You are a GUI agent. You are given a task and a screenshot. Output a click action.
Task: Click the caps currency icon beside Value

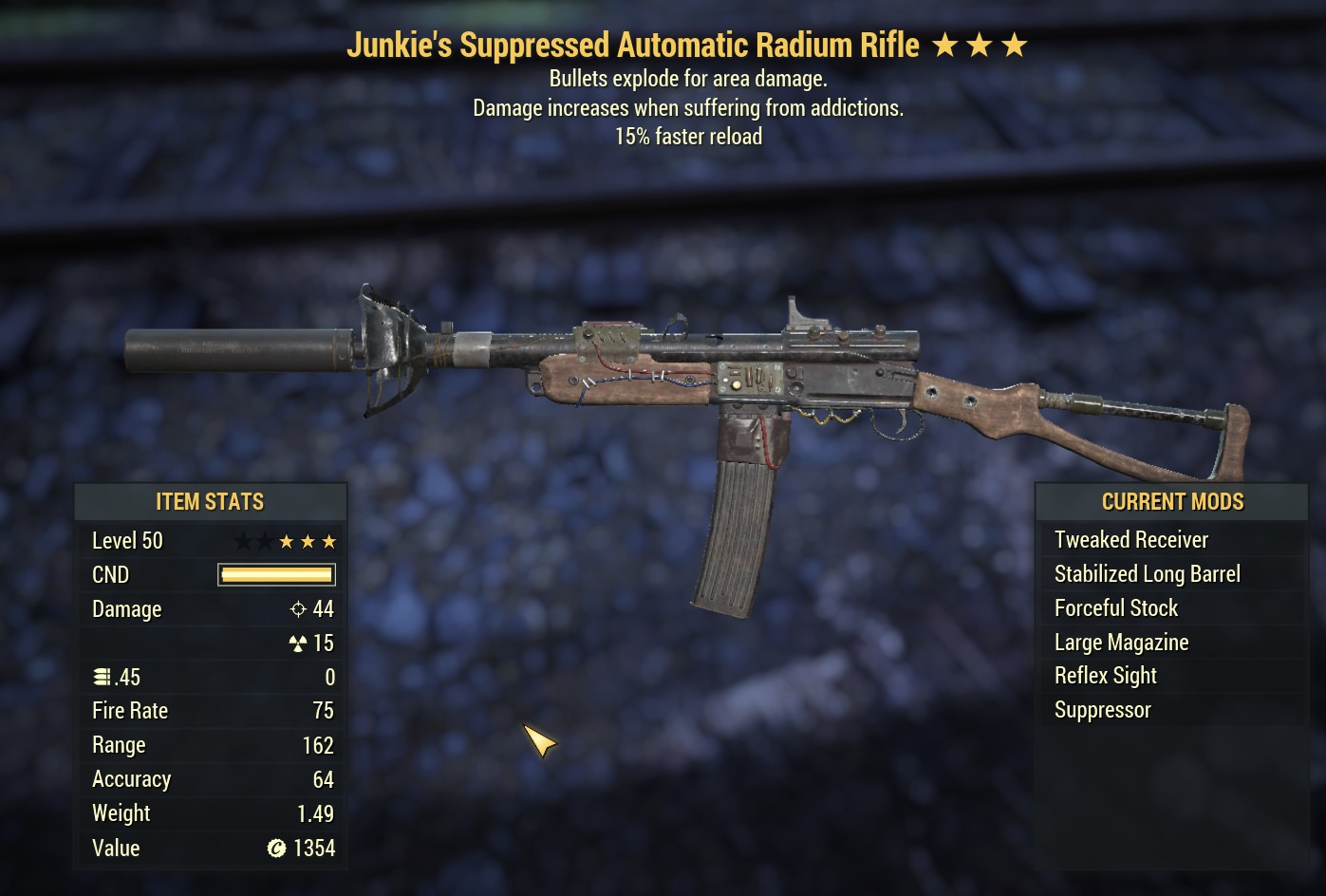pos(275,848)
